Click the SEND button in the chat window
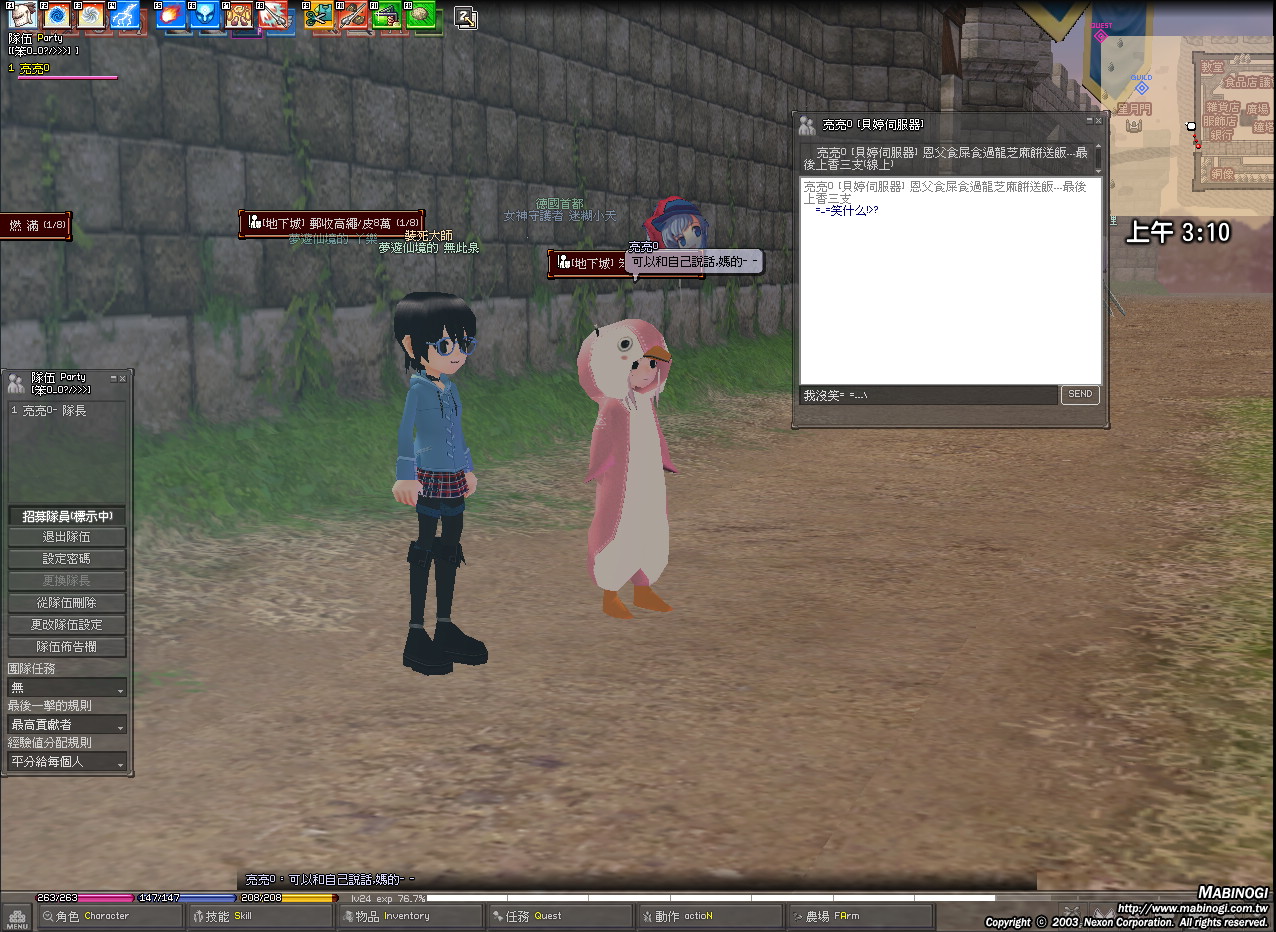1276x932 pixels. 1080,395
